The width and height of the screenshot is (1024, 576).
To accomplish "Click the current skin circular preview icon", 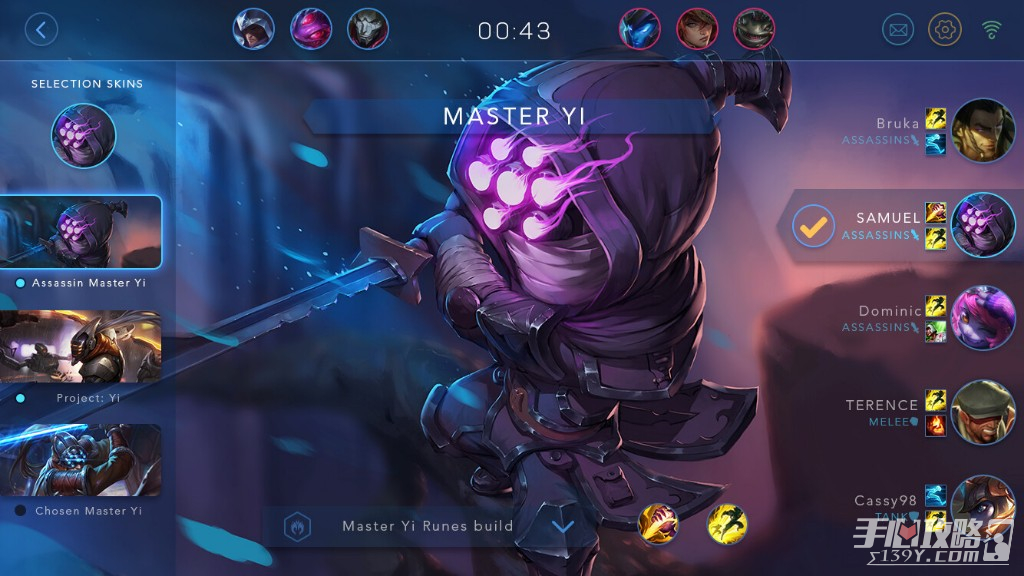I will (x=84, y=136).
